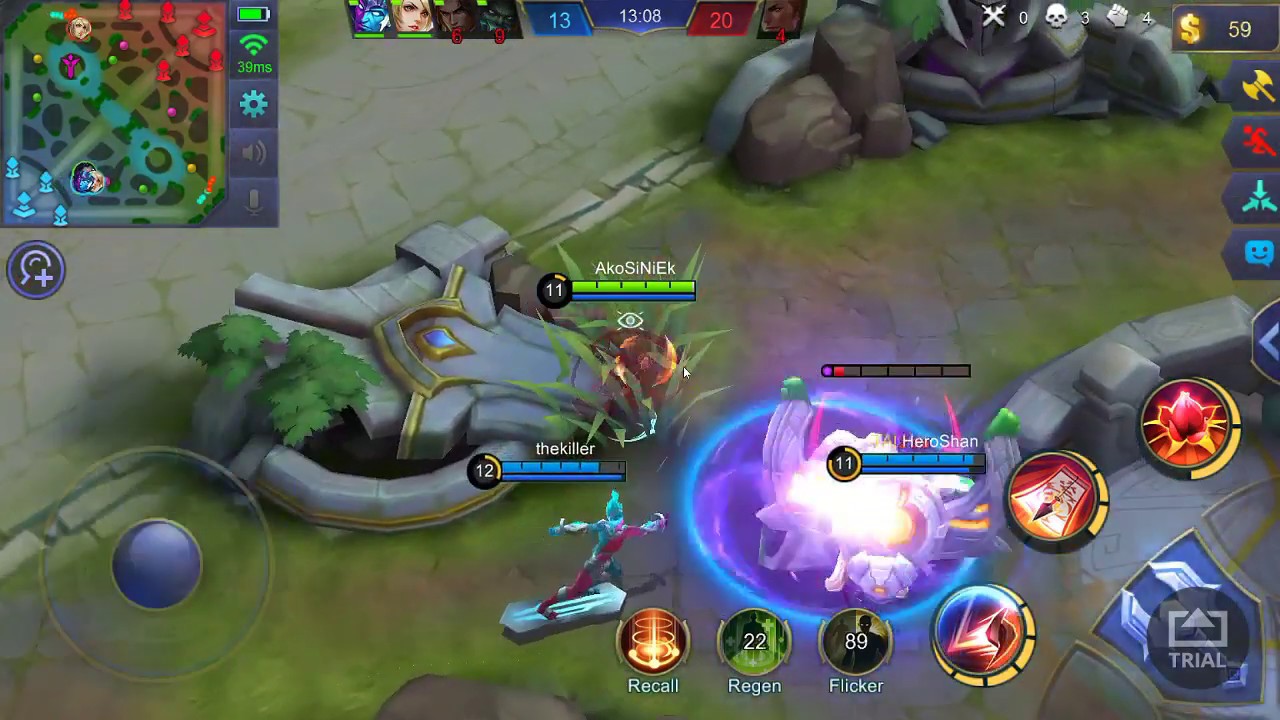Use the Regen spell
The width and height of the screenshot is (1280, 720).
coord(755,642)
